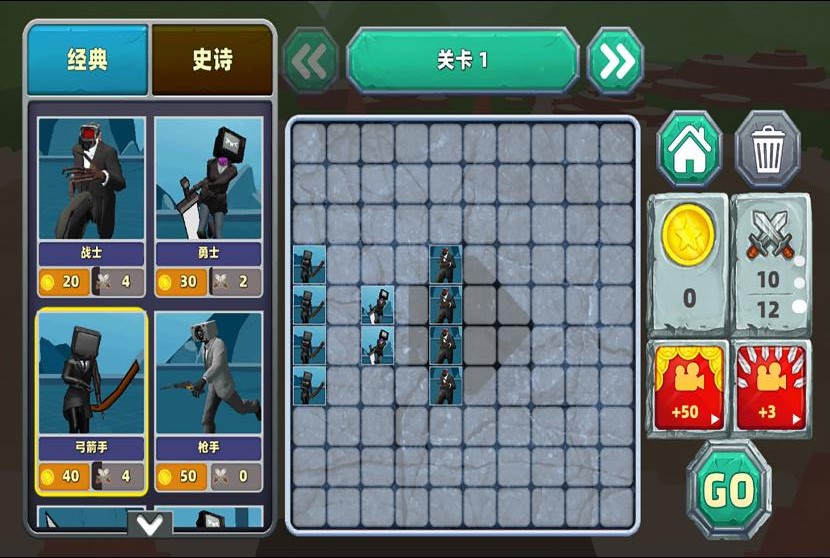Clear units with the trash can
The height and width of the screenshot is (558, 830).
point(768,150)
